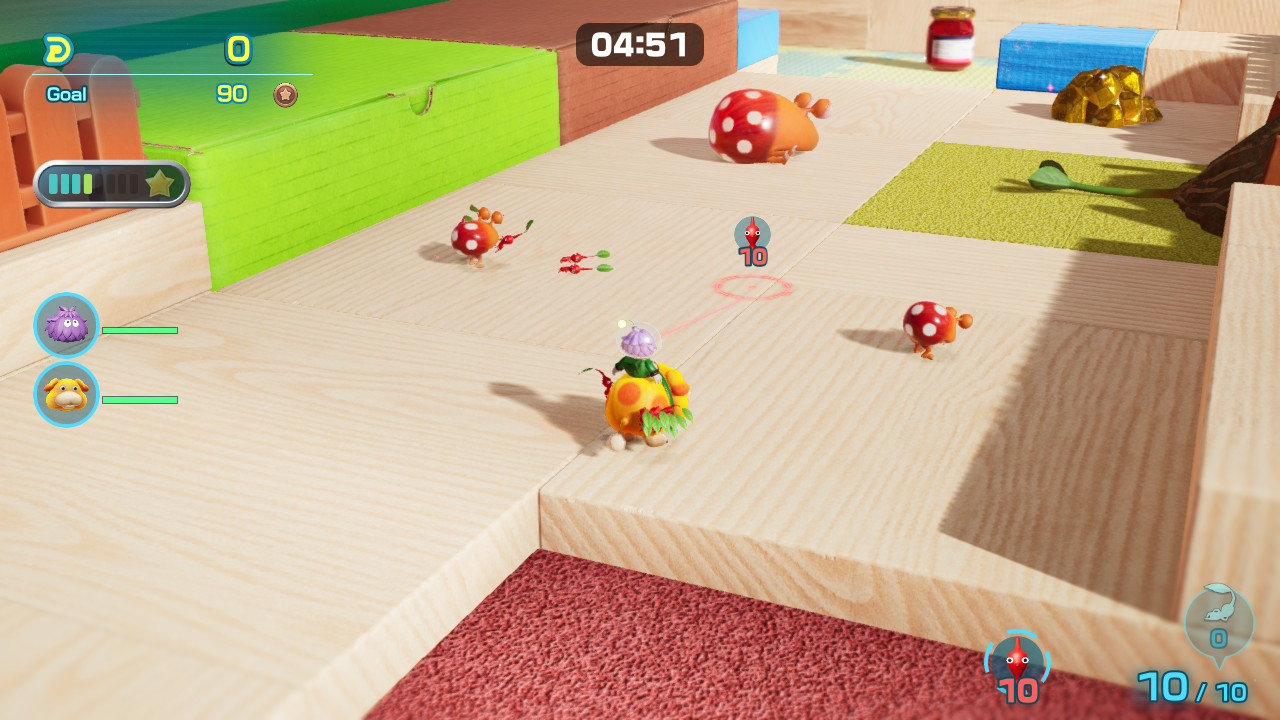Click the Goal medal icon
This screenshot has width=1280, height=720.
pyautogui.click(x=286, y=95)
